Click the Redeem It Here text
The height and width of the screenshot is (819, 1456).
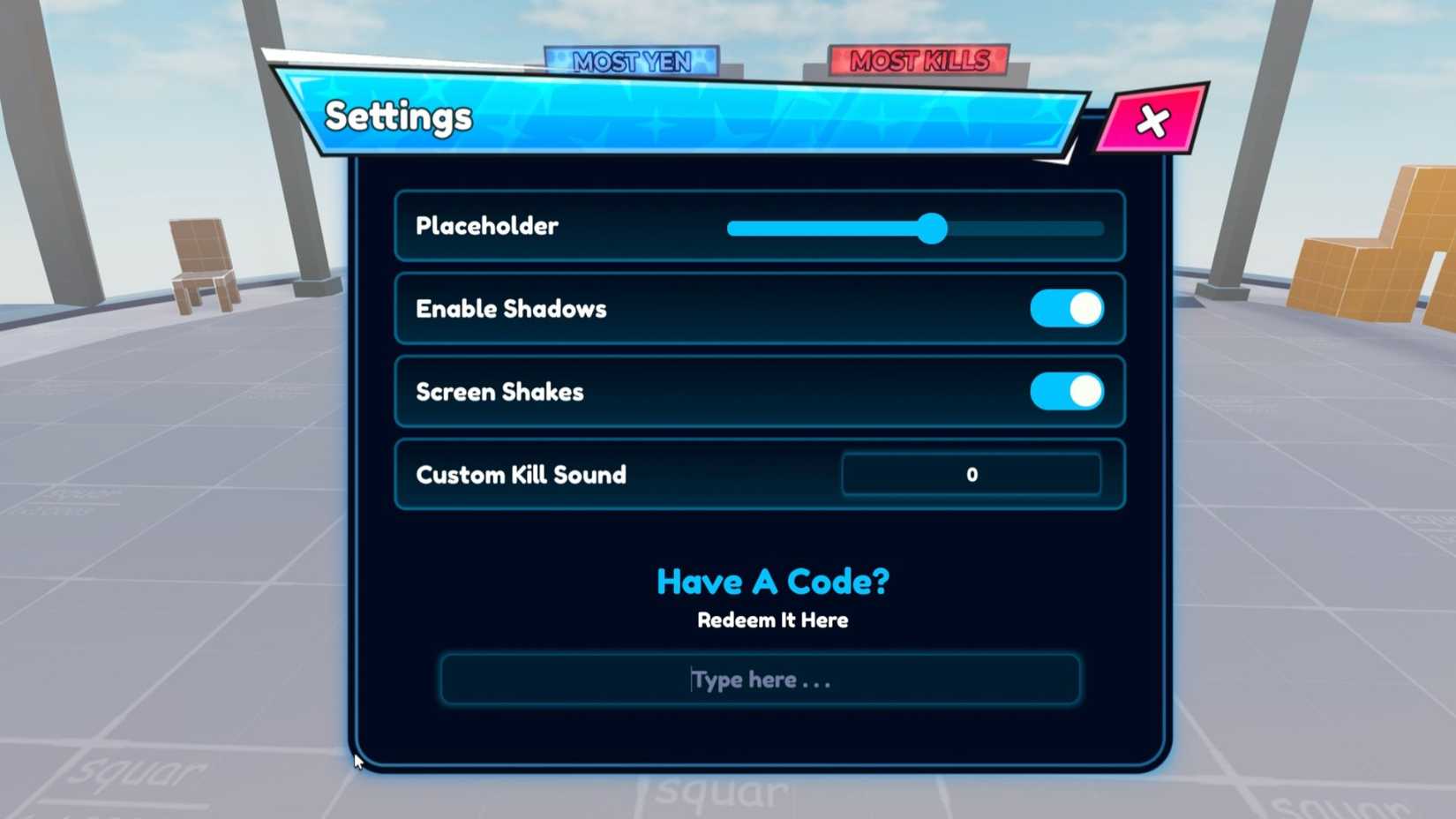pyautogui.click(x=771, y=620)
